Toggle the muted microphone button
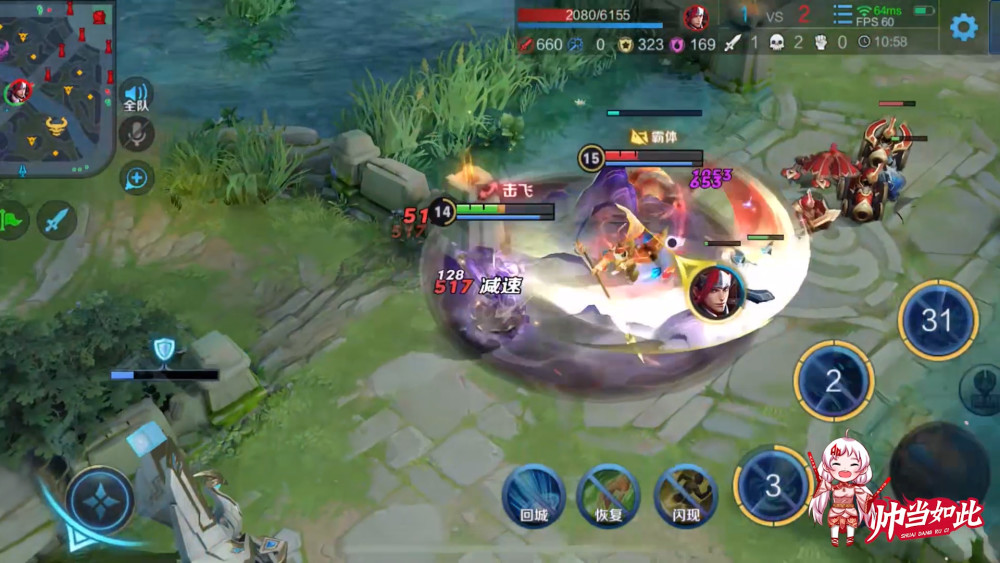This screenshot has height=563, width=1000. (137, 134)
